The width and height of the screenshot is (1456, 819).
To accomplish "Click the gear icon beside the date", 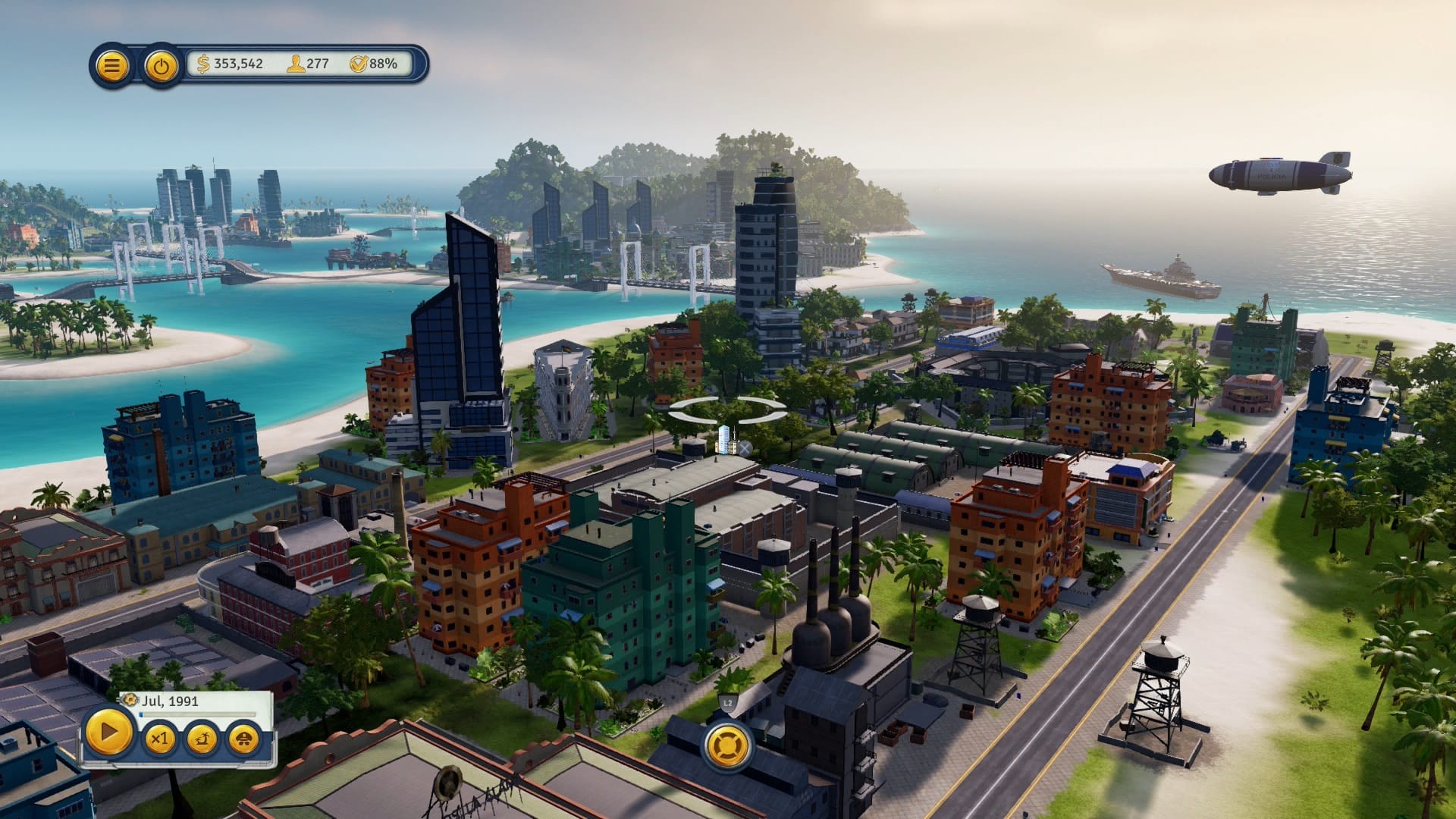I will pyautogui.click(x=130, y=699).
